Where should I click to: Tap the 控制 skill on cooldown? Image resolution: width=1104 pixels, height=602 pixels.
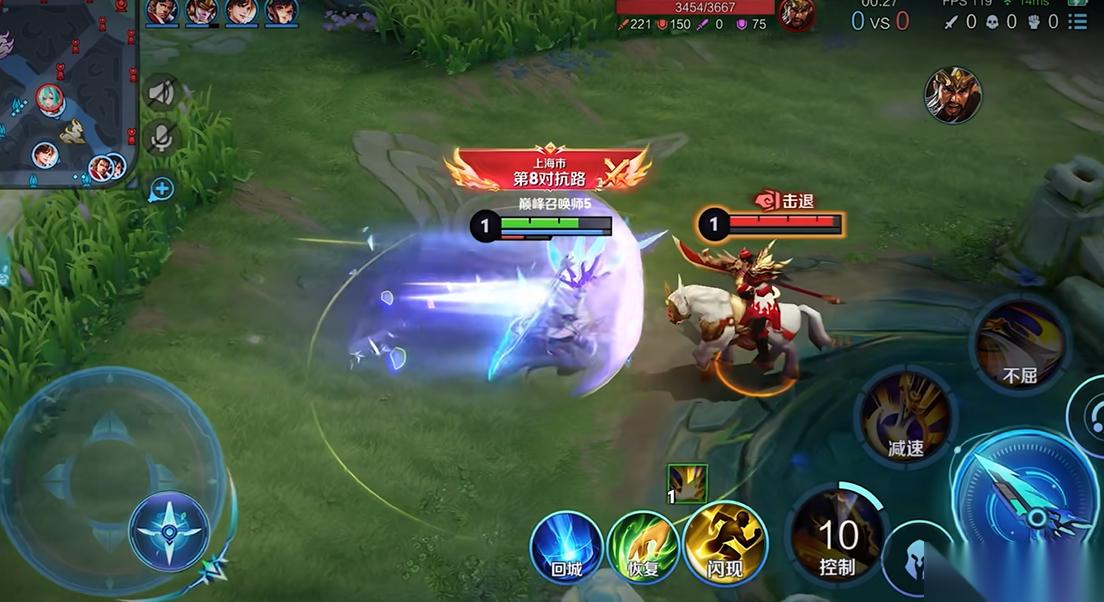point(838,540)
